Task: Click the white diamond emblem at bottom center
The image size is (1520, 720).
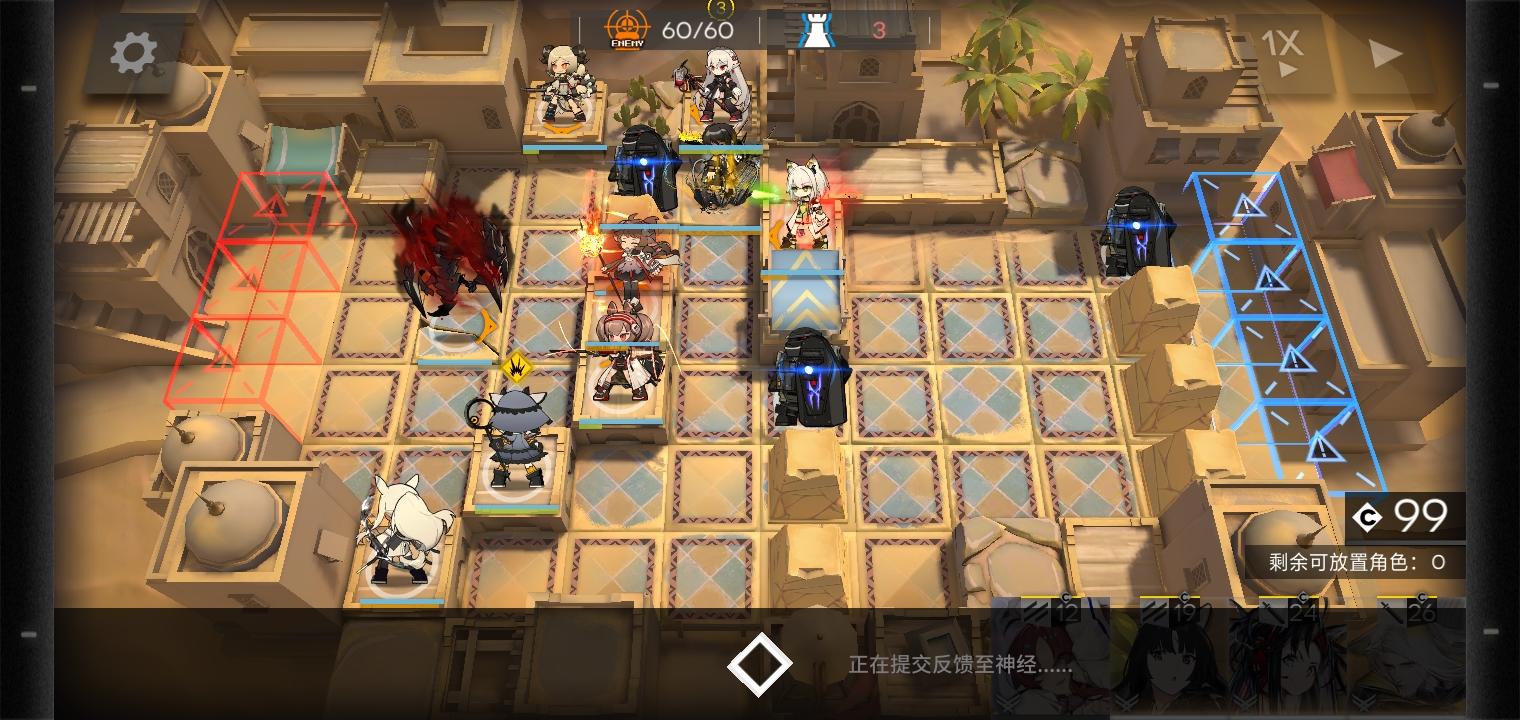Action: 760,663
